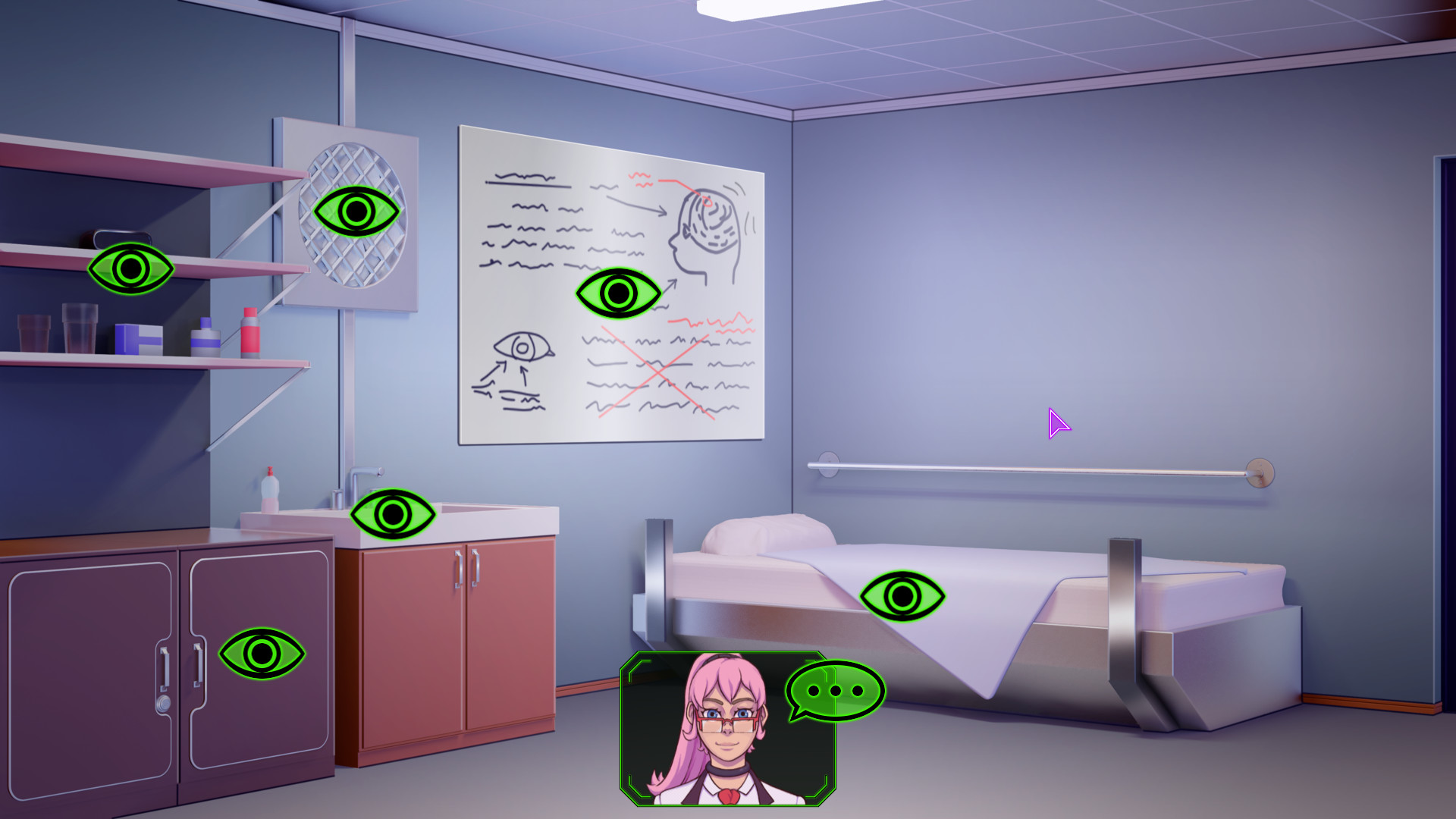Viewport: 1456px width, 819px height.
Task: Select the eye hotspot on the whiteboard
Action: tap(619, 293)
